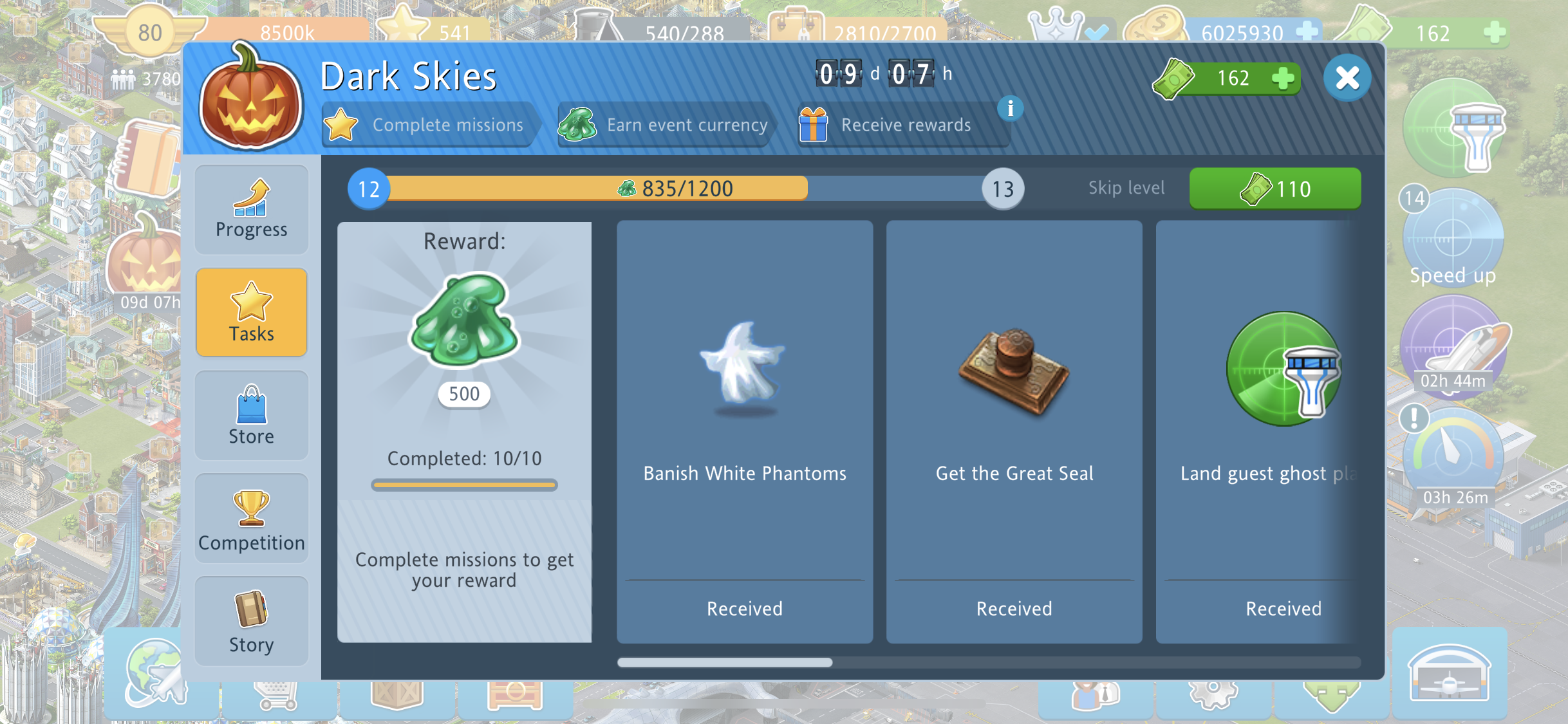Select the Banish White Phantoms mission card
The width and height of the screenshot is (1568, 724).
[745, 431]
